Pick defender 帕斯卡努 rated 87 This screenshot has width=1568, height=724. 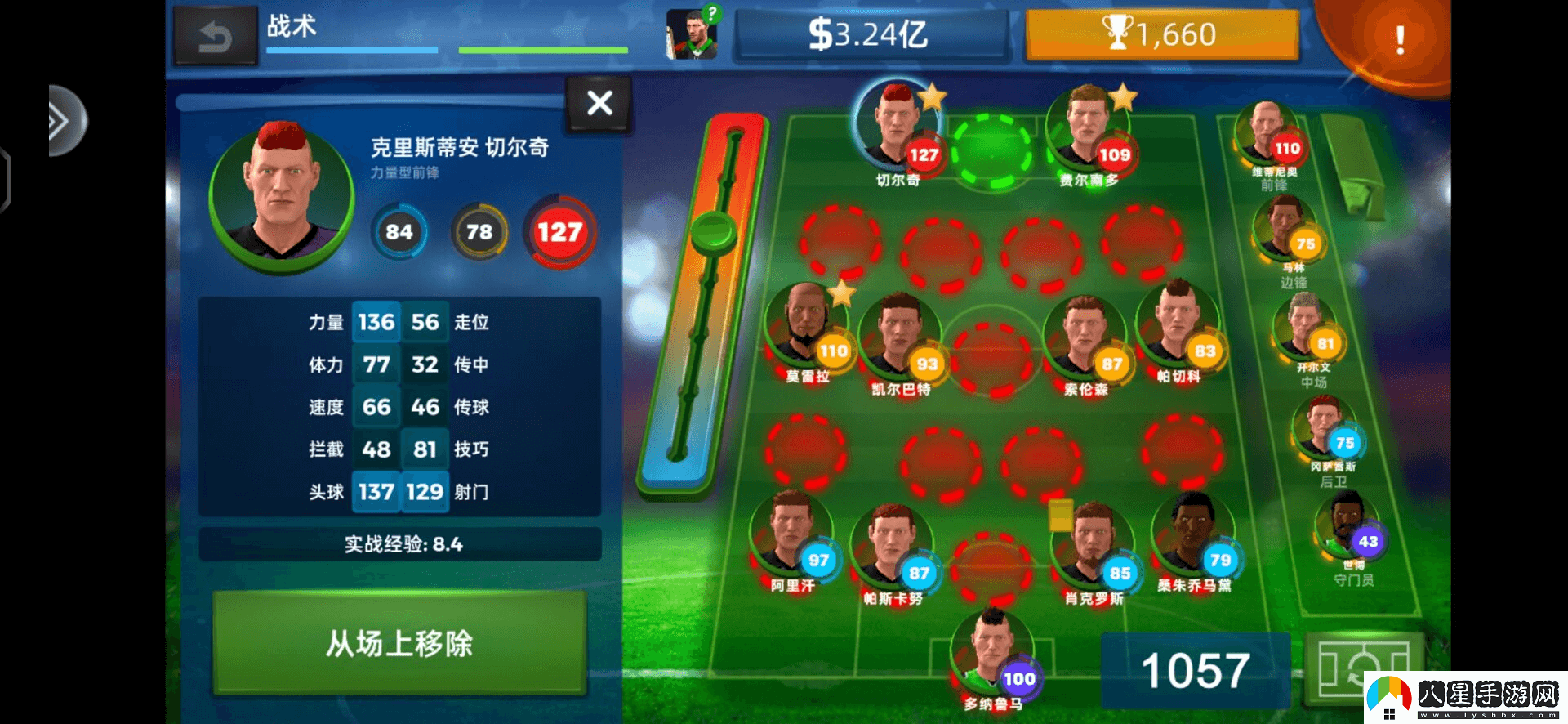coord(892,547)
